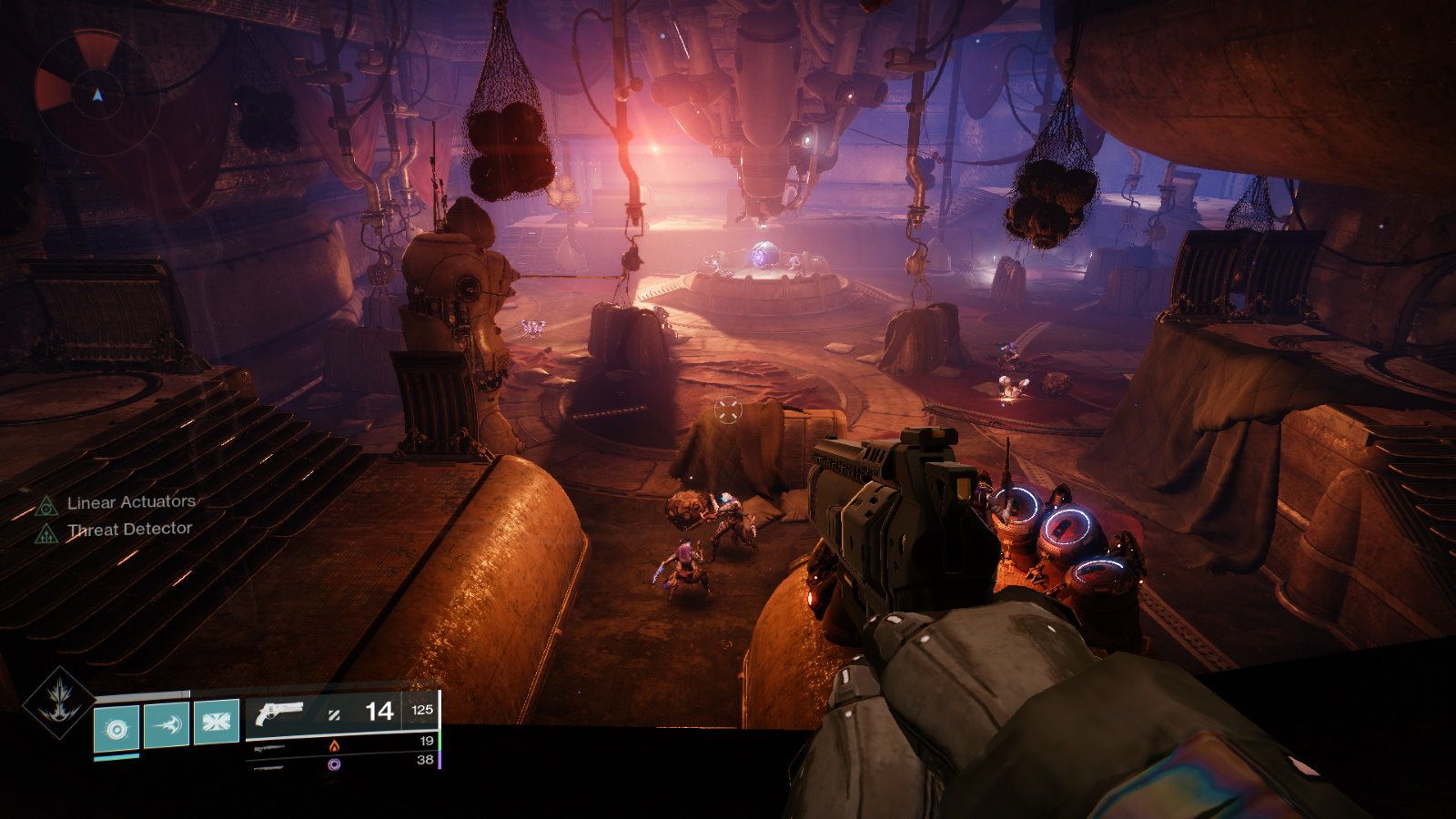Viewport: 1456px width, 819px height.
Task: Use the grenade ability with the ring icon
Action: [x=117, y=726]
